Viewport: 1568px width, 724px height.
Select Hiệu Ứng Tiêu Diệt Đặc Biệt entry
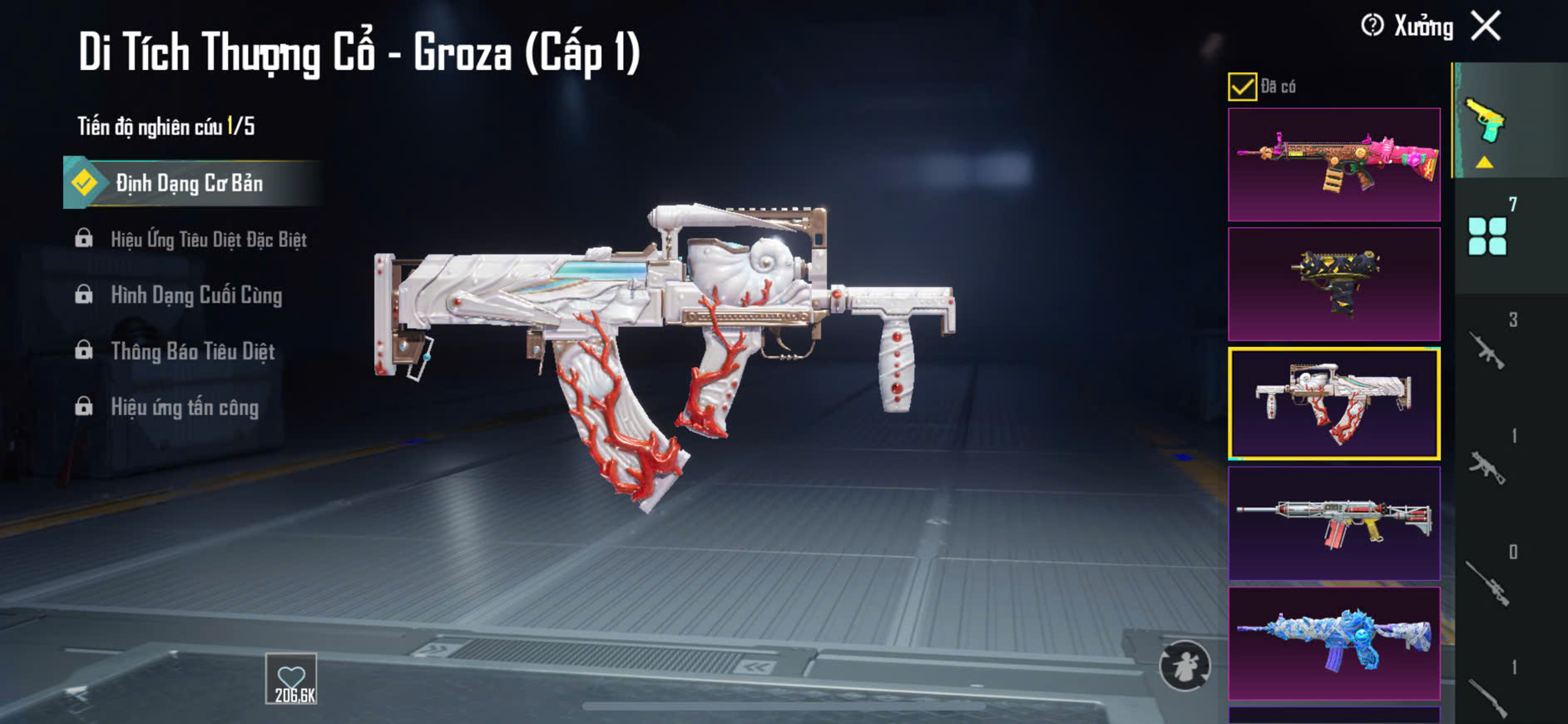[x=208, y=240]
